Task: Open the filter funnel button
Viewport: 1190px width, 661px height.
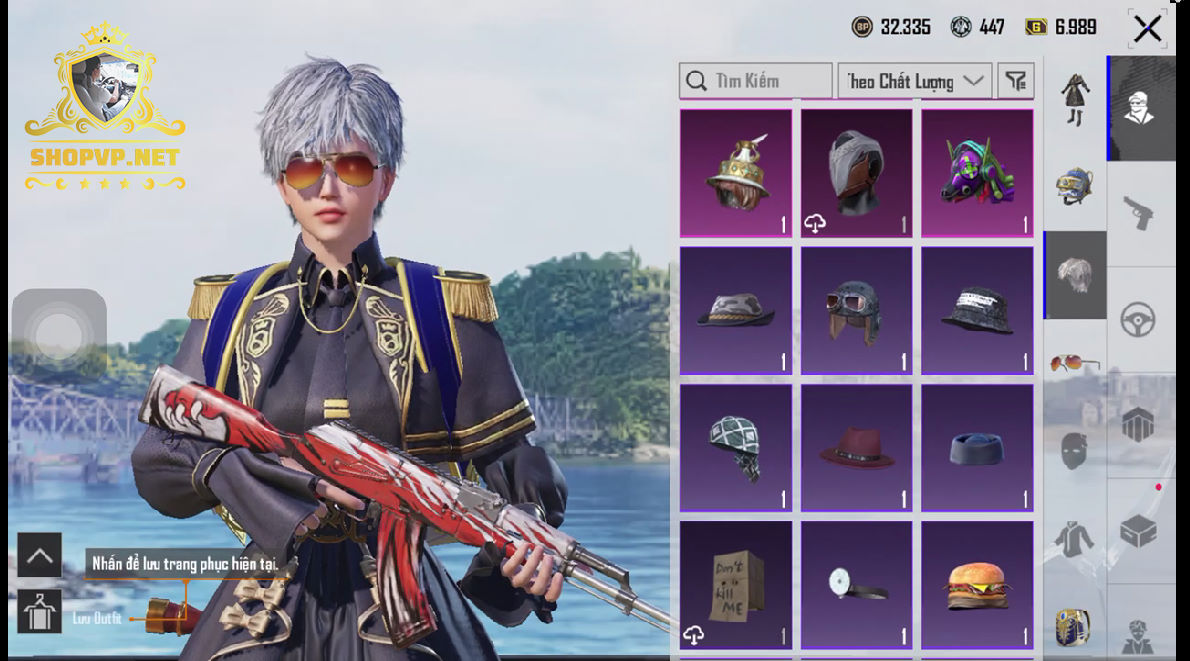Action: pos(1016,81)
